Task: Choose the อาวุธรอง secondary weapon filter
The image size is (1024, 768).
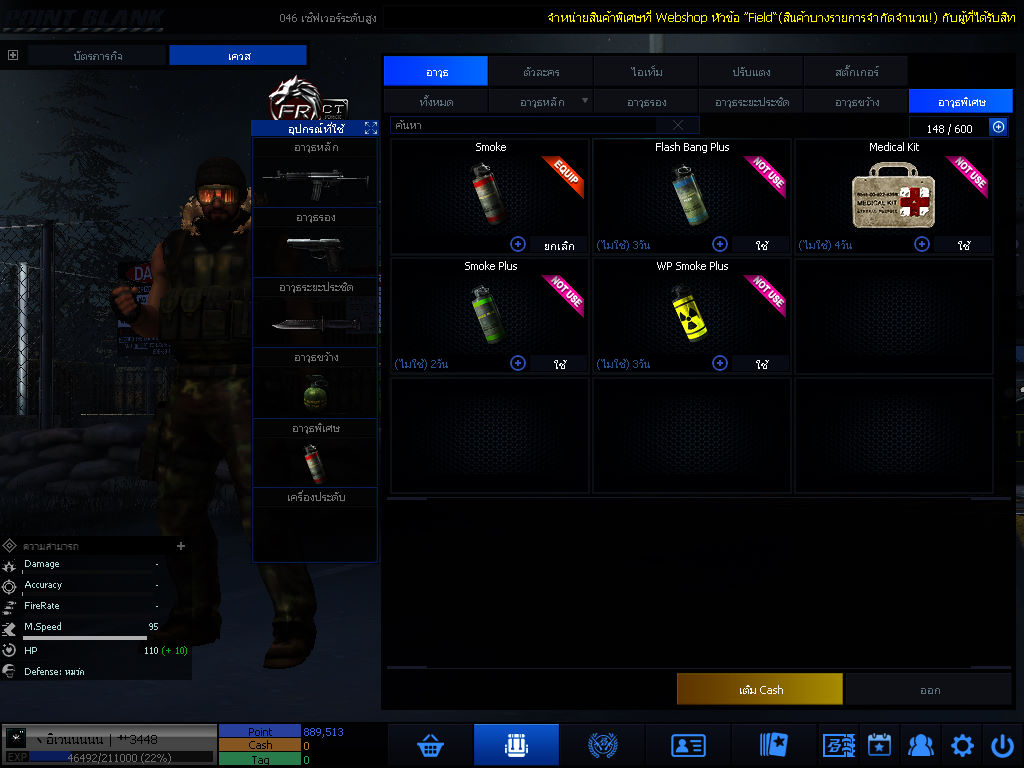Action: coord(646,102)
